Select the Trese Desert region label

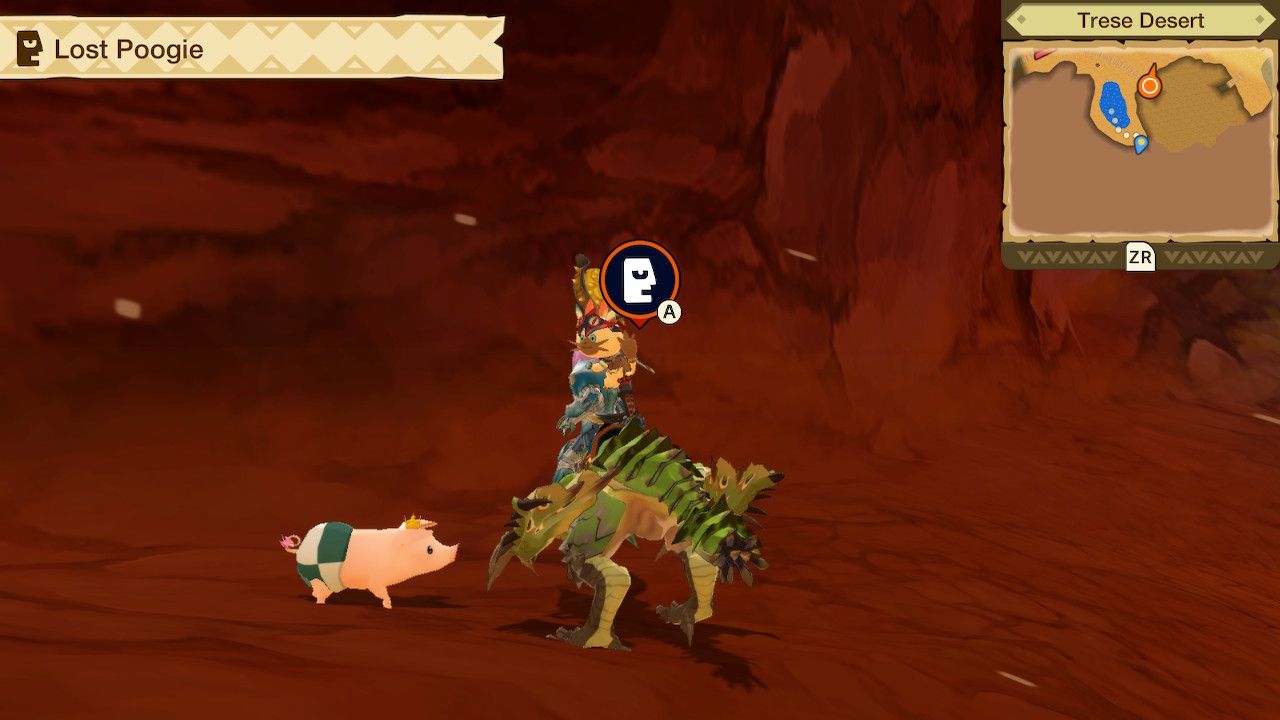click(x=1141, y=19)
